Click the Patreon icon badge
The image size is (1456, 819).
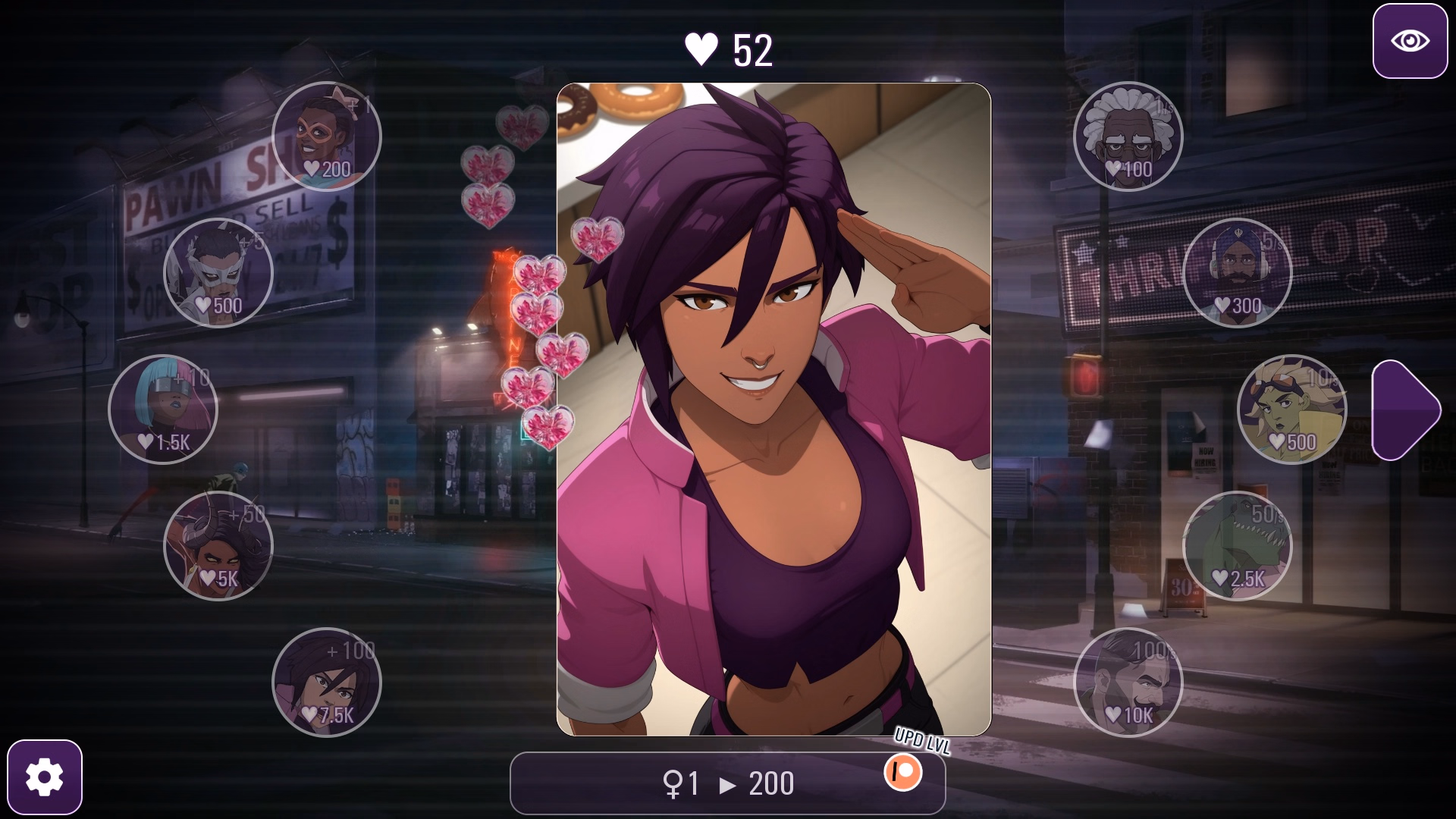click(902, 773)
